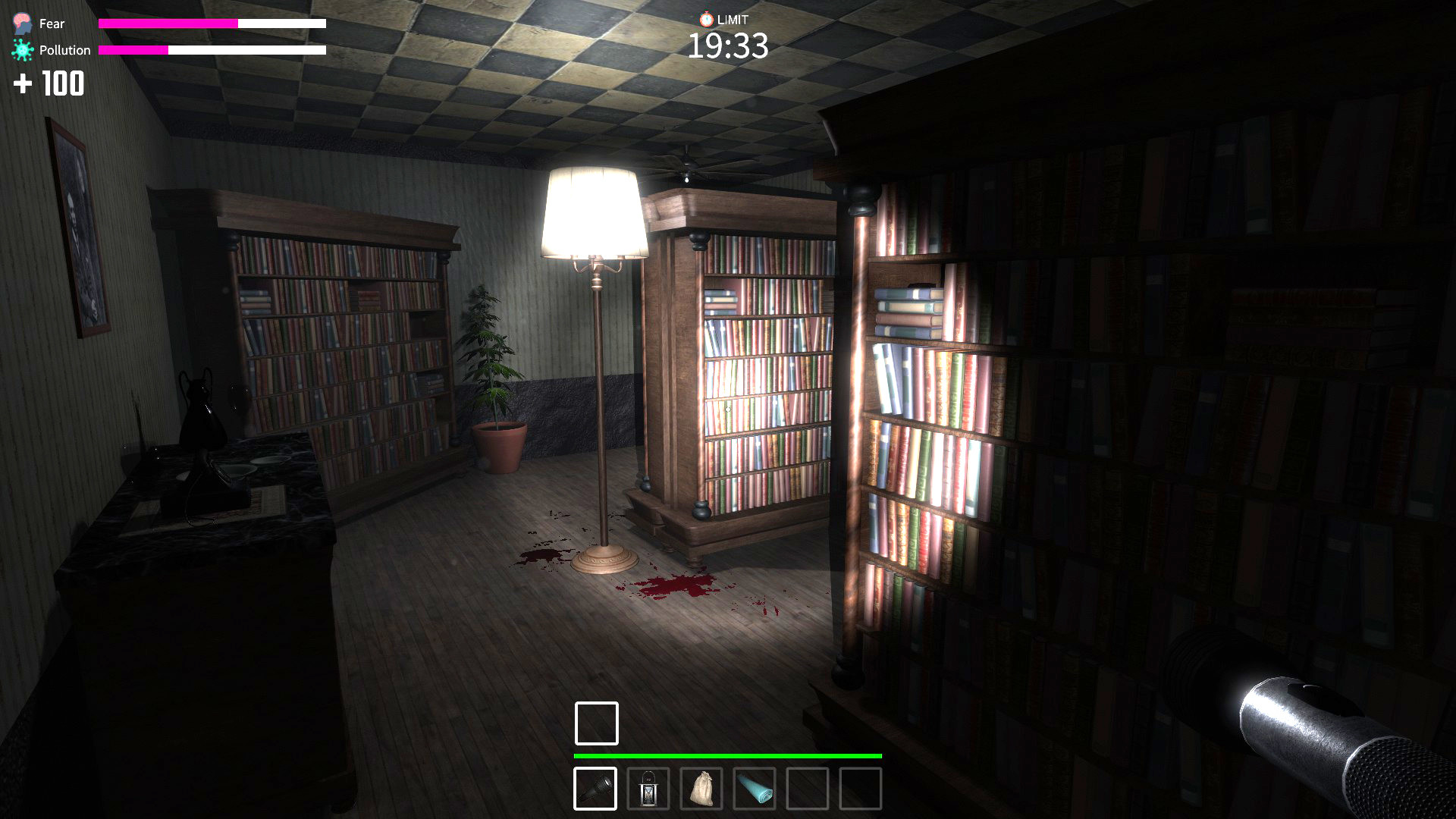This screenshot has width=1456, height=819.
Task: Click the Fear progress bar
Action: [212, 23]
